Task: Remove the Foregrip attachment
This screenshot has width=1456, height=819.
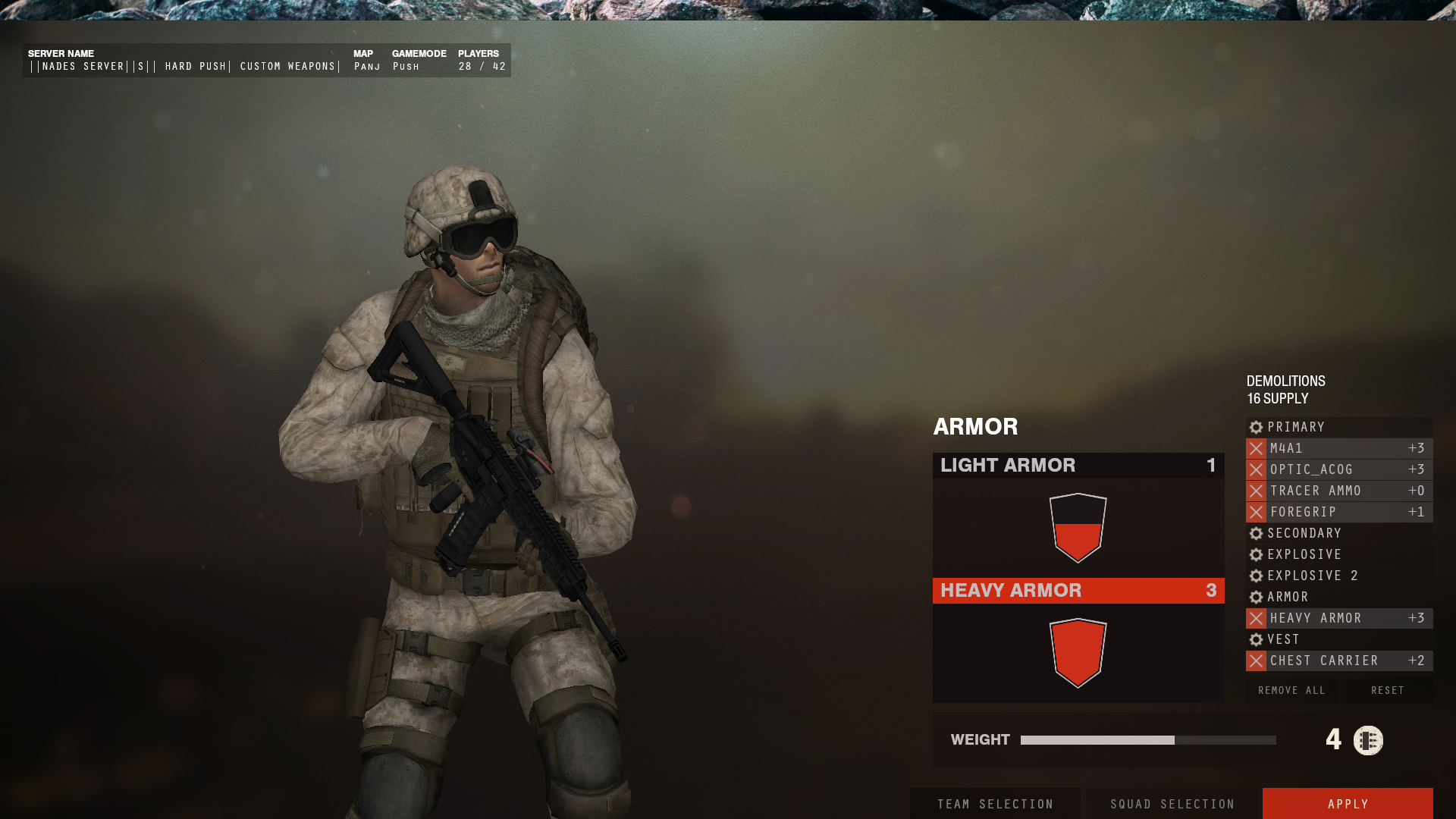Action: coord(1256,512)
